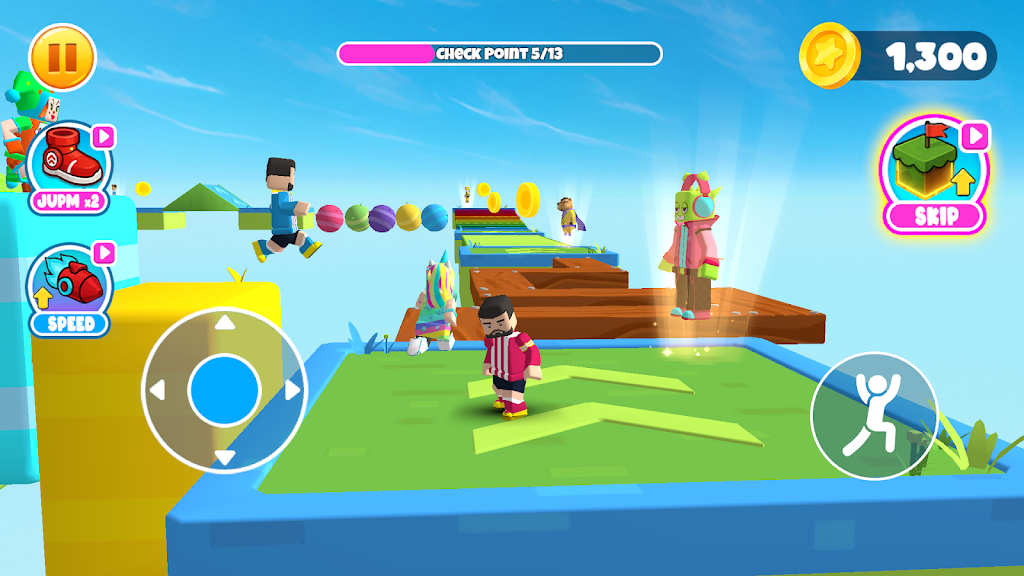This screenshot has width=1024, height=576.
Task: Tap the Skip checkpoint button
Action: click(x=935, y=177)
